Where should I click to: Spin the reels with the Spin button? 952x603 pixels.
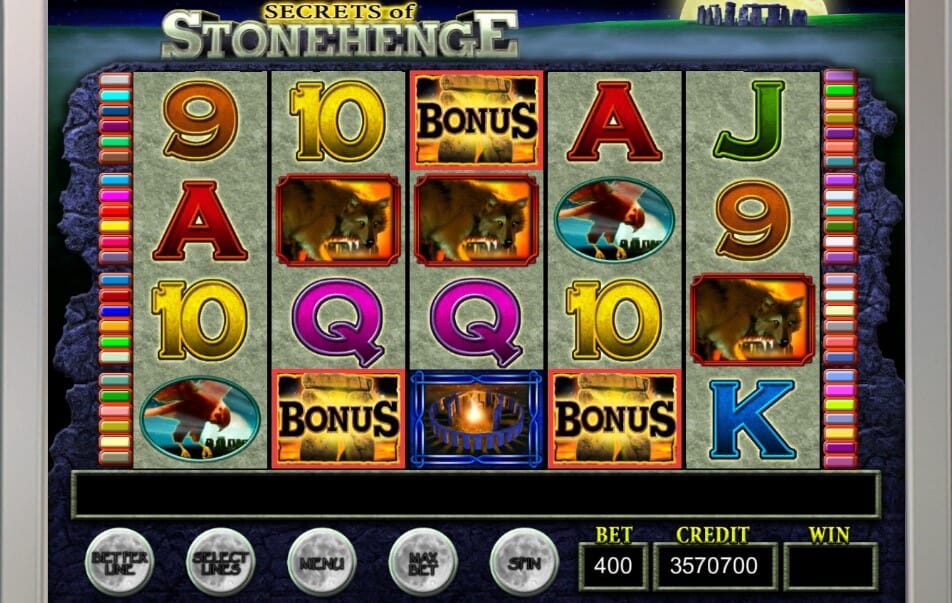pos(524,562)
